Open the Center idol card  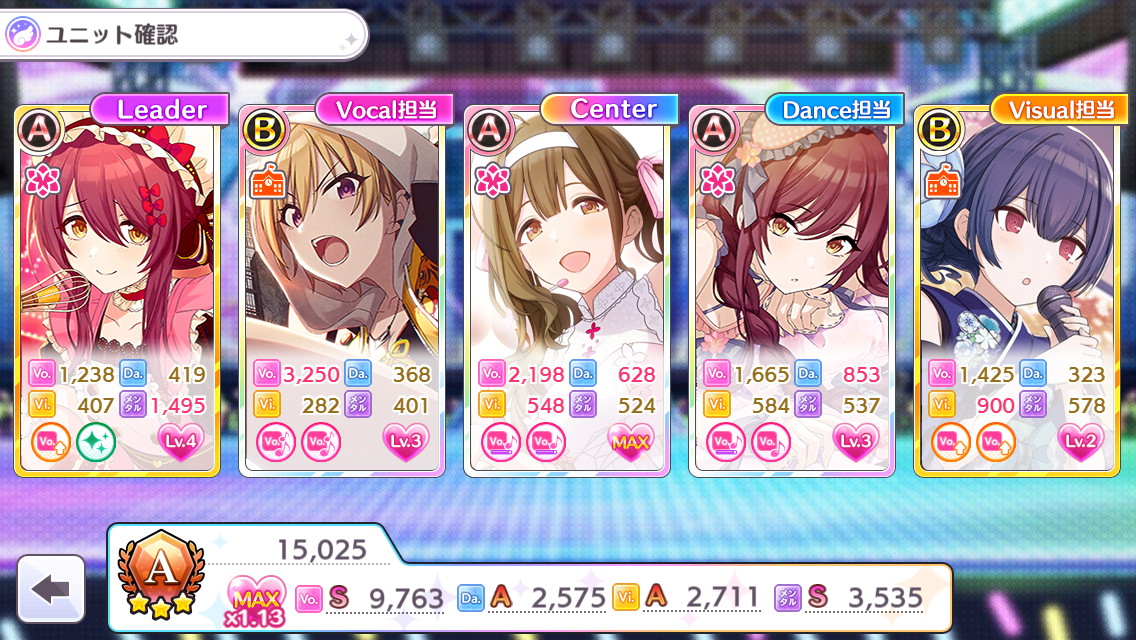tap(567, 260)
